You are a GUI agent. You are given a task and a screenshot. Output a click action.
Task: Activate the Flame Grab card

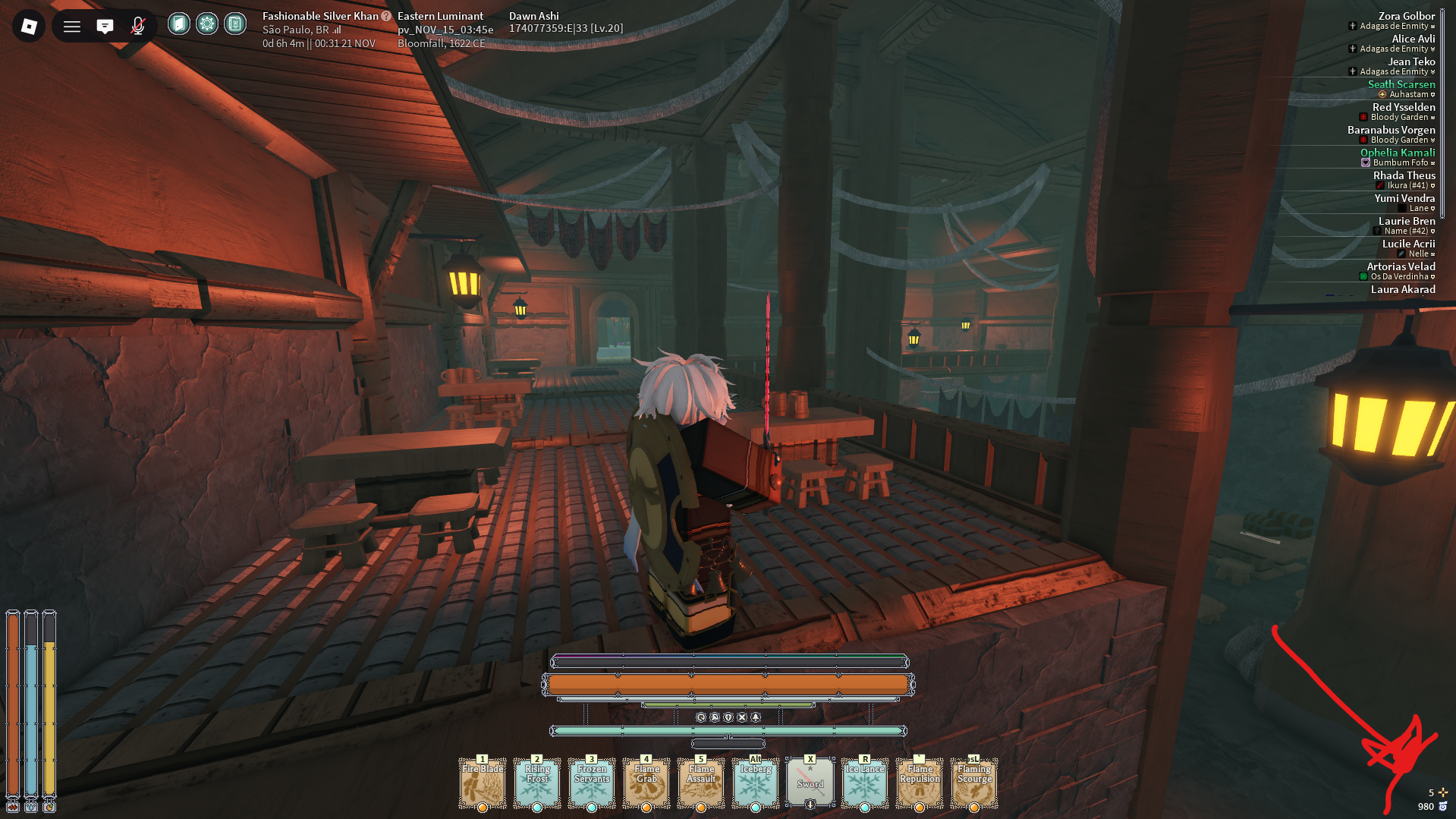[646, 783]
